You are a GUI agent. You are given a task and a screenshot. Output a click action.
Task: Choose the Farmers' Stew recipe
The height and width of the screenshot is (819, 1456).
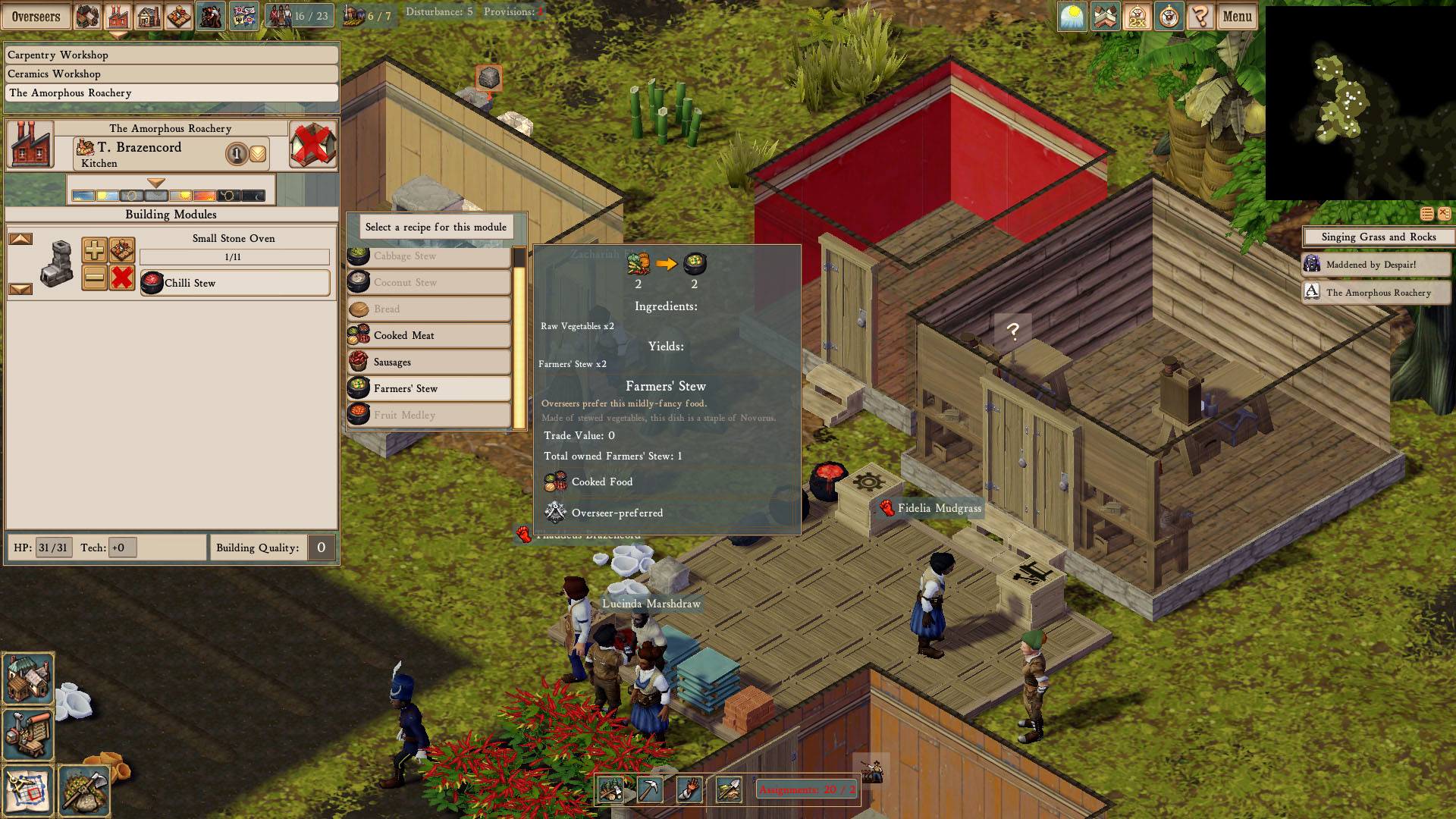(x=428, y=388)
